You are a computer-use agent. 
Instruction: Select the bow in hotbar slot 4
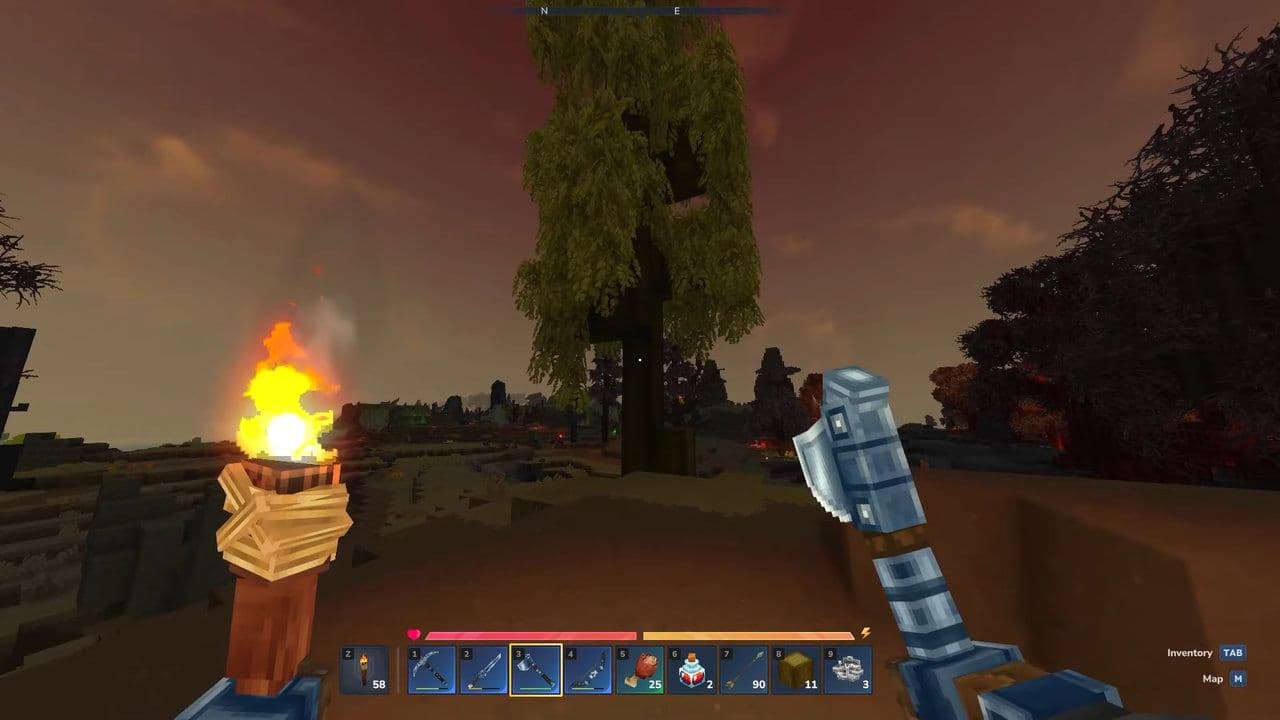click(586, 668)
